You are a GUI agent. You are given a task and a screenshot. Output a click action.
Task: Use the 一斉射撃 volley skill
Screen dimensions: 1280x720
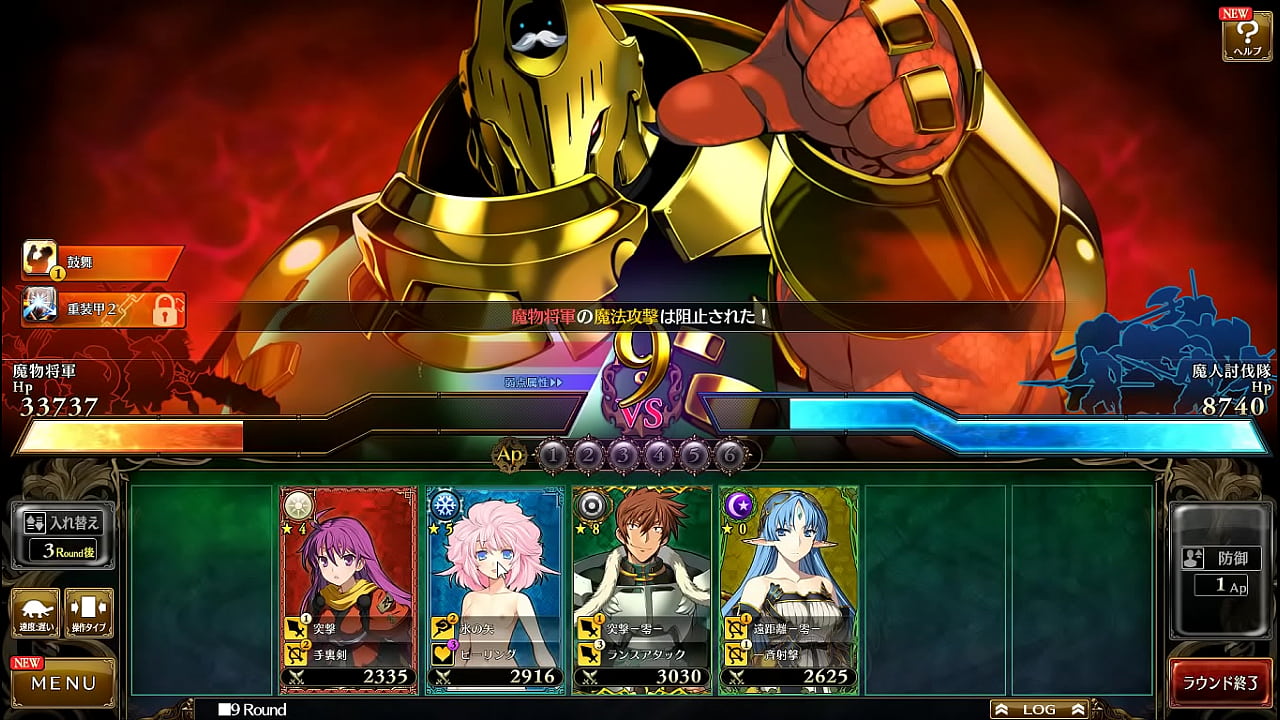point(788,654)
